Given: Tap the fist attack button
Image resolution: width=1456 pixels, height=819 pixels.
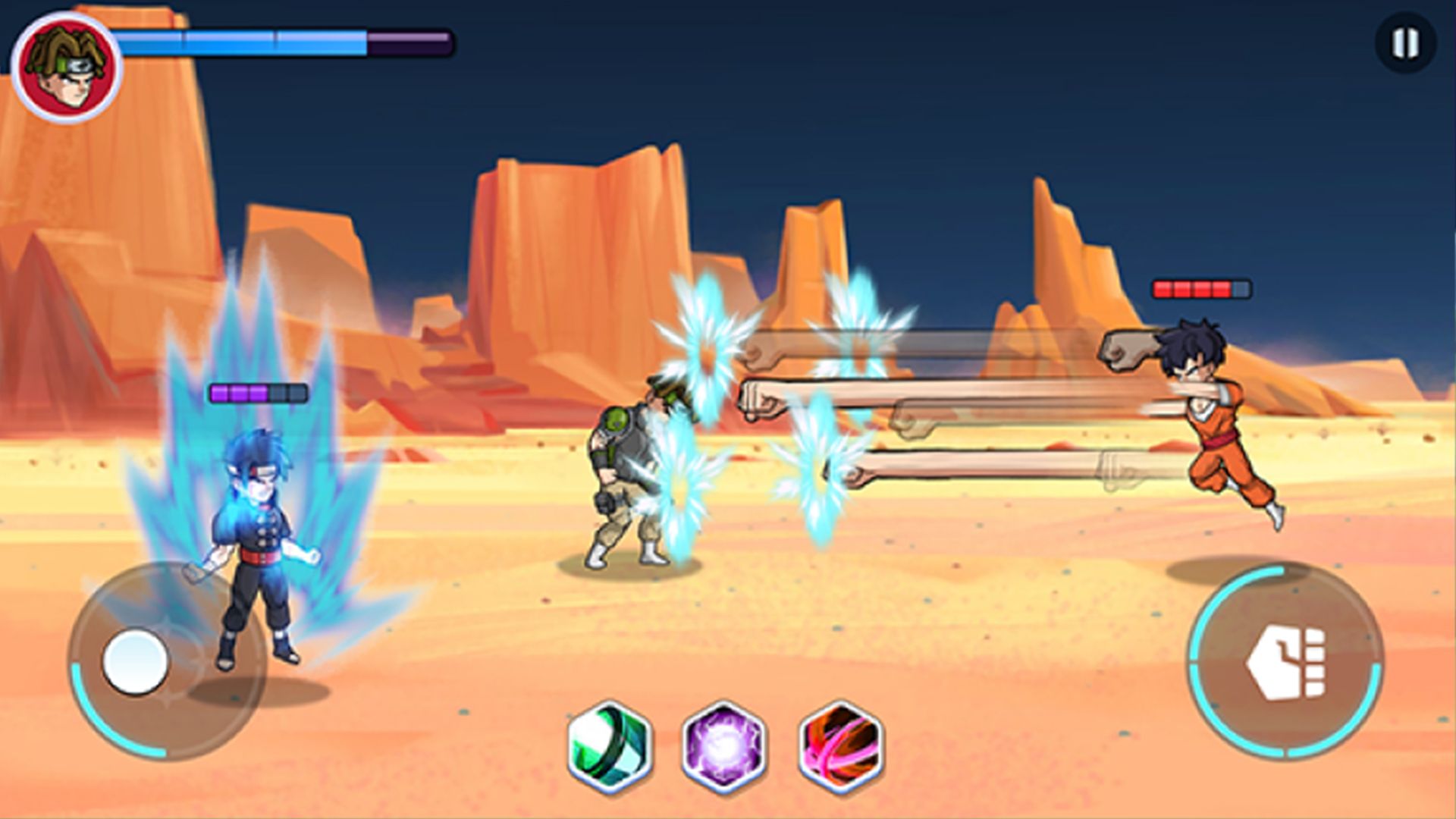Looking at the screenshot, I should coord(1285,662).
